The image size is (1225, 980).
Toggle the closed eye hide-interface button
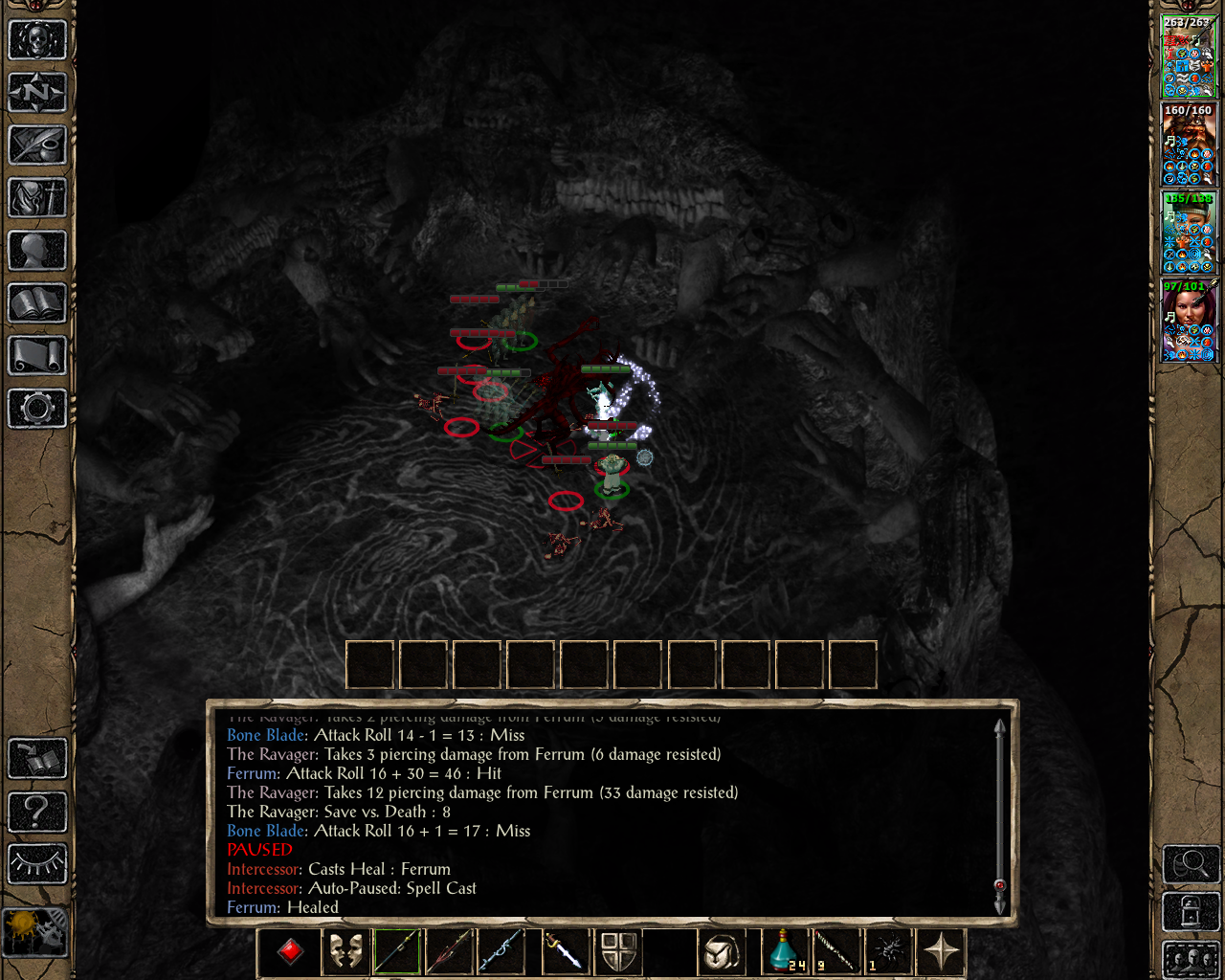37,863
